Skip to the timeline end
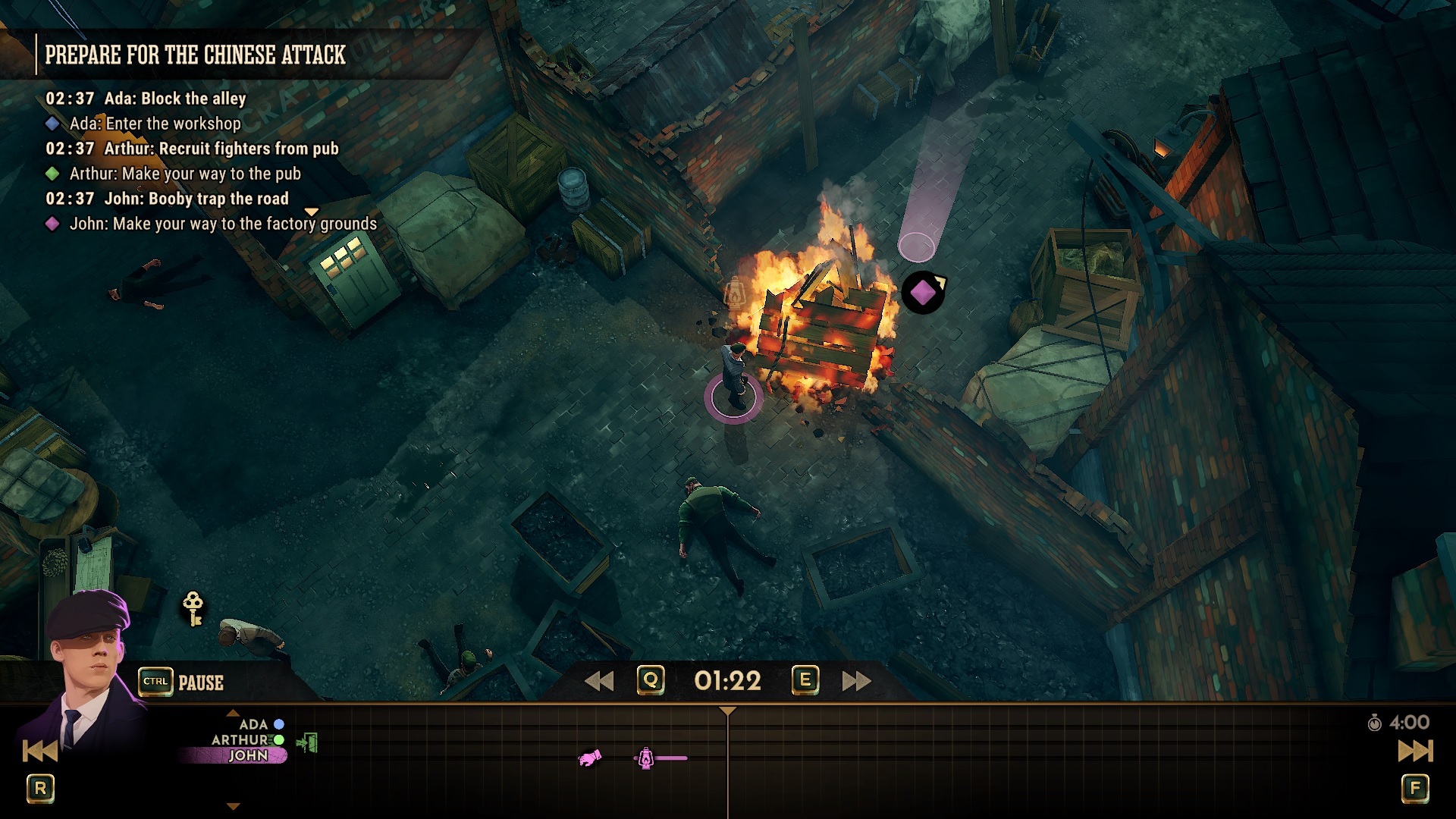 click(1415, 751)
